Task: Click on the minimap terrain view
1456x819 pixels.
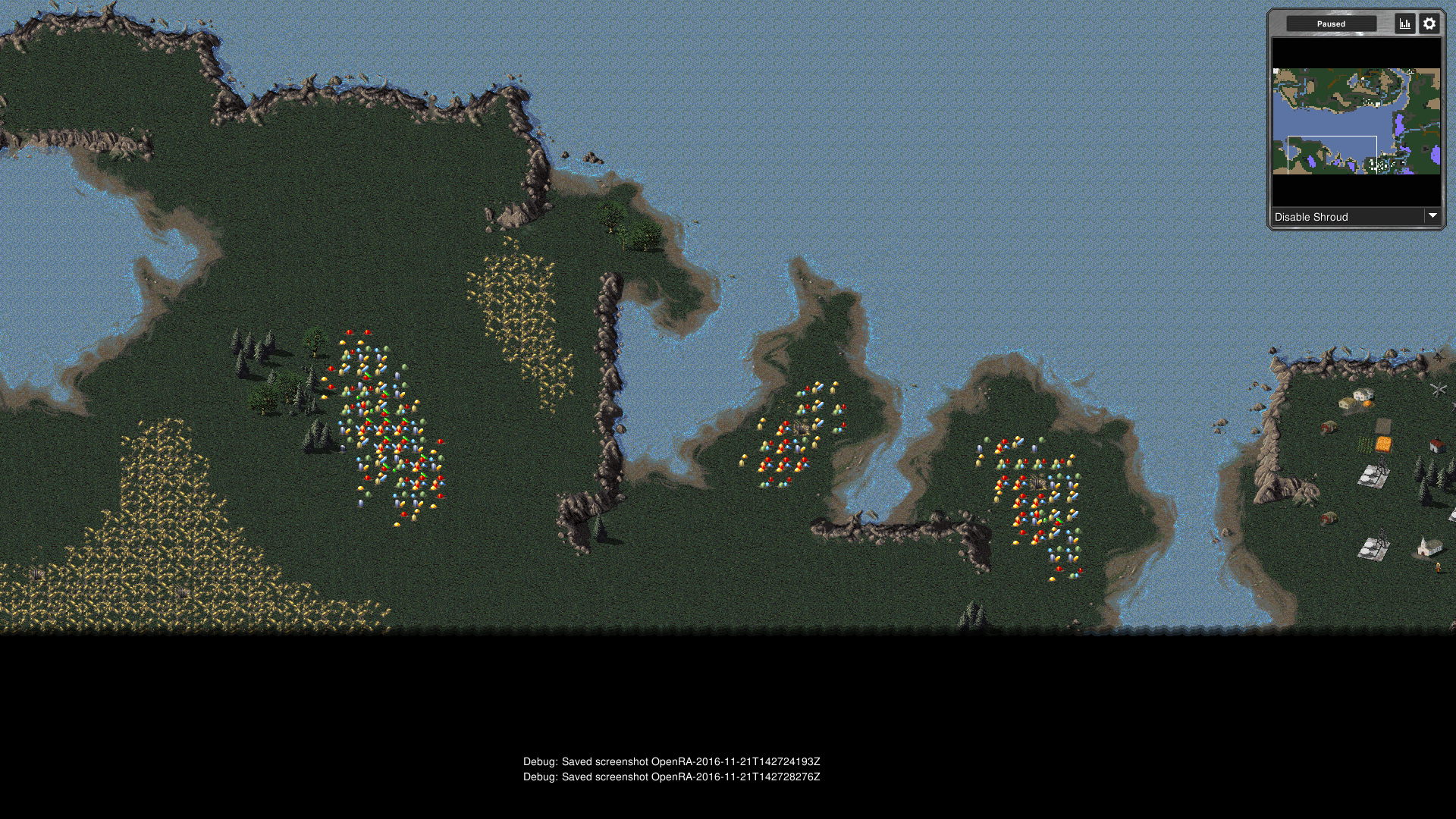Action: [1356, 121]
